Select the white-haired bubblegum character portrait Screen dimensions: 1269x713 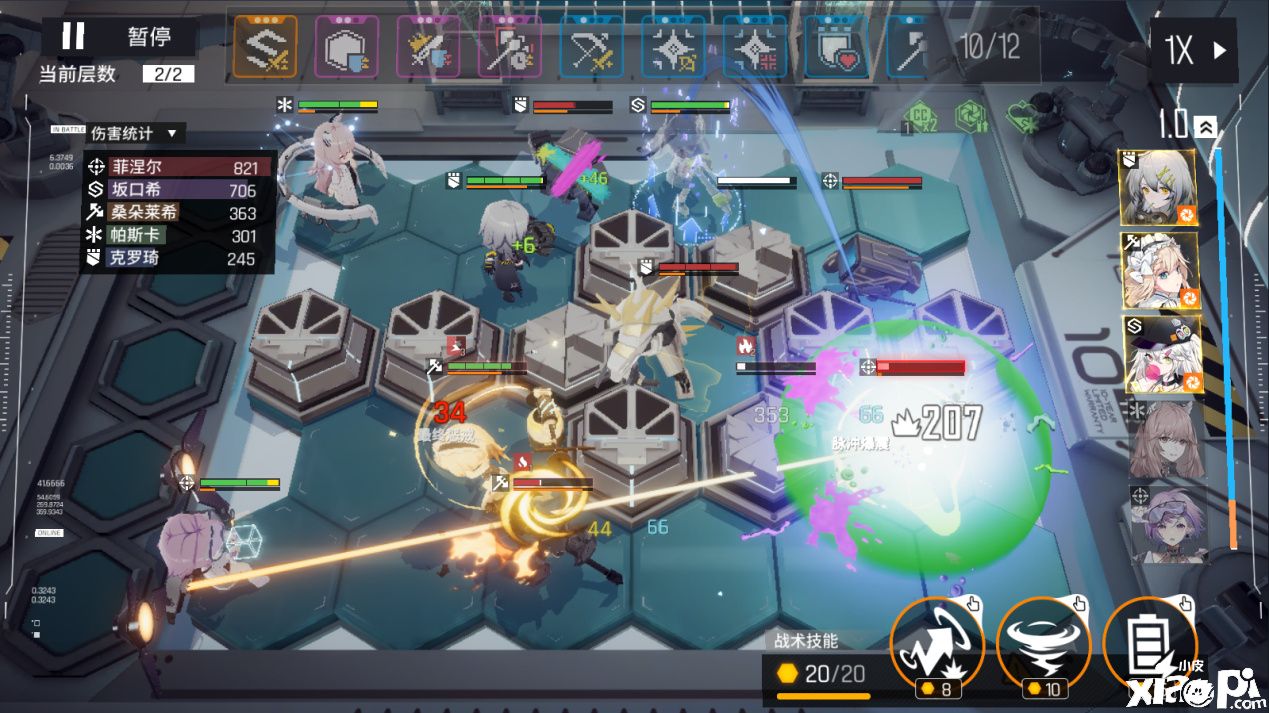click(1158, 355)
